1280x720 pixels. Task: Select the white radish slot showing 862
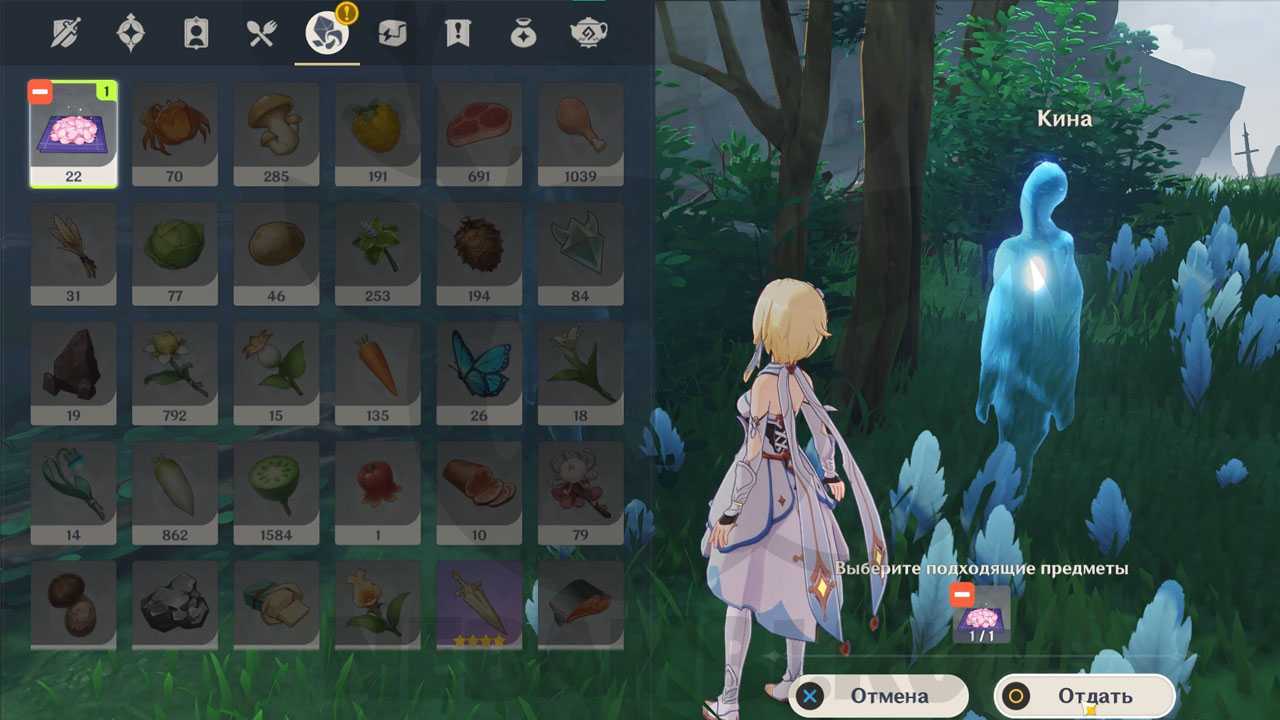point(175,493)
